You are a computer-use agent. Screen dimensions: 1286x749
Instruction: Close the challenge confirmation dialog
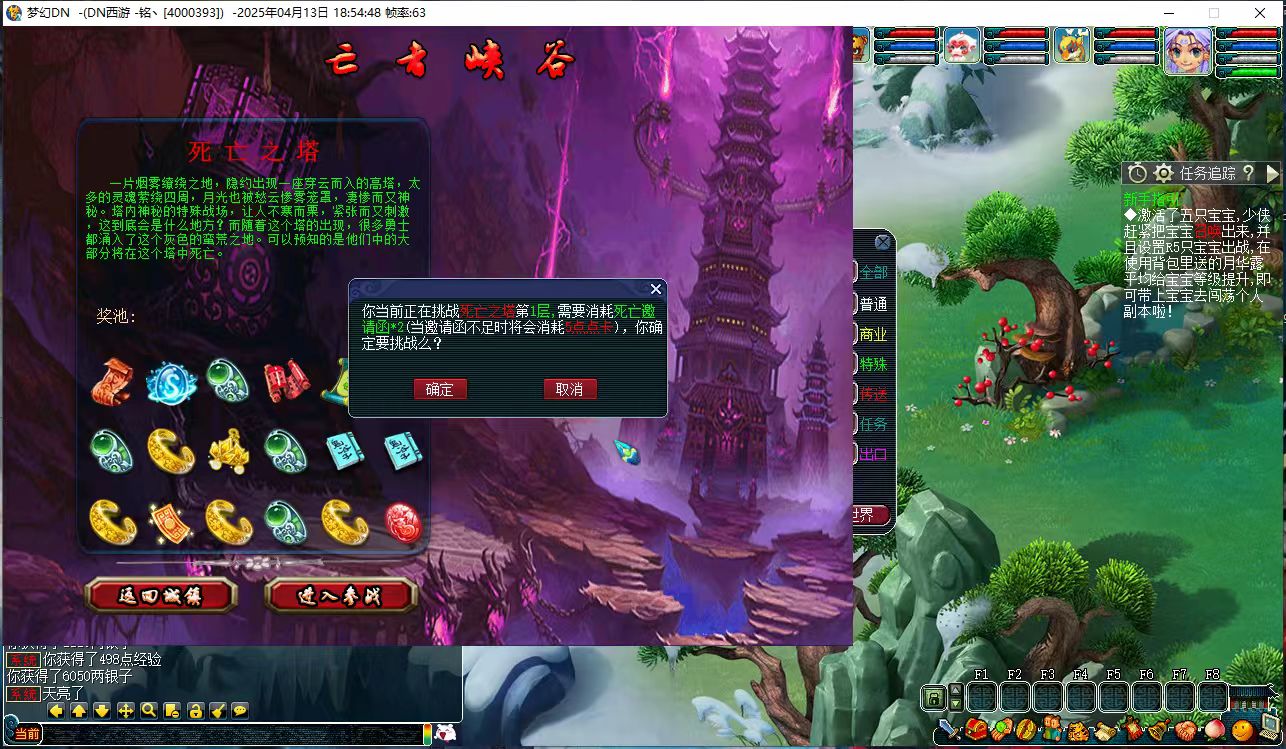[x=656, y=289]
